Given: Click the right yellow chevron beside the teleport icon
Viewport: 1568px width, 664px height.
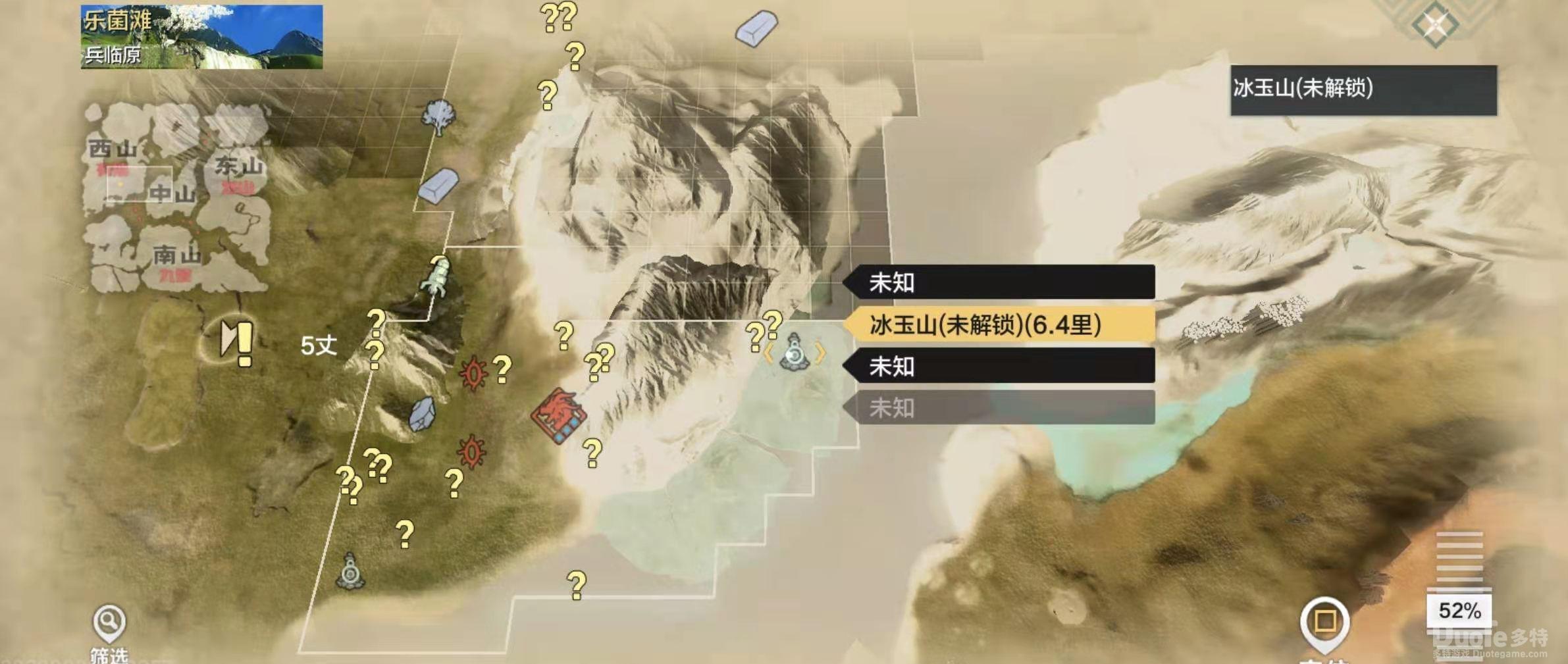Looking at the screenshot, I should (x=820, y=354).
